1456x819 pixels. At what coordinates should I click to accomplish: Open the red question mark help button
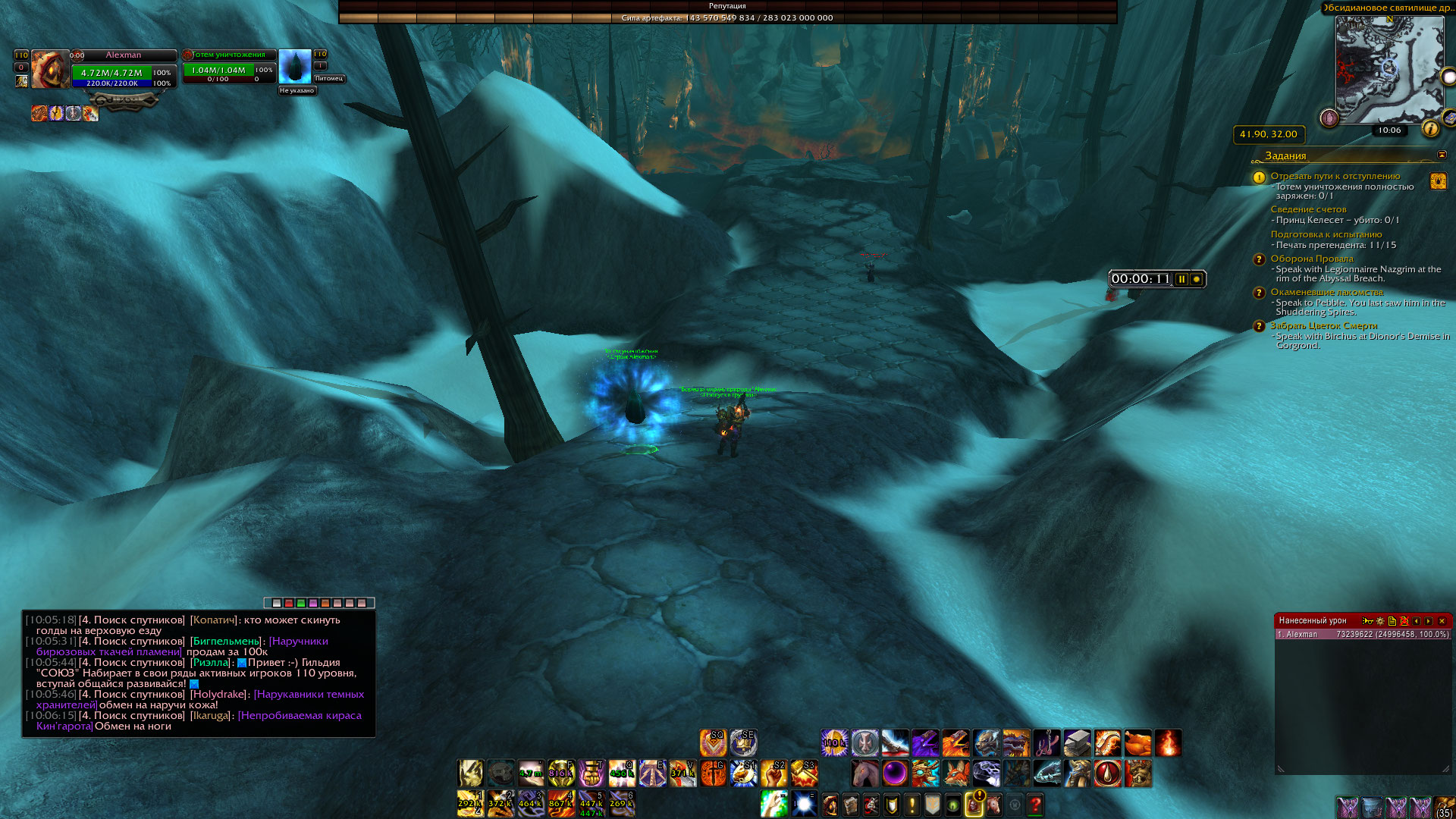[1035, 804]
